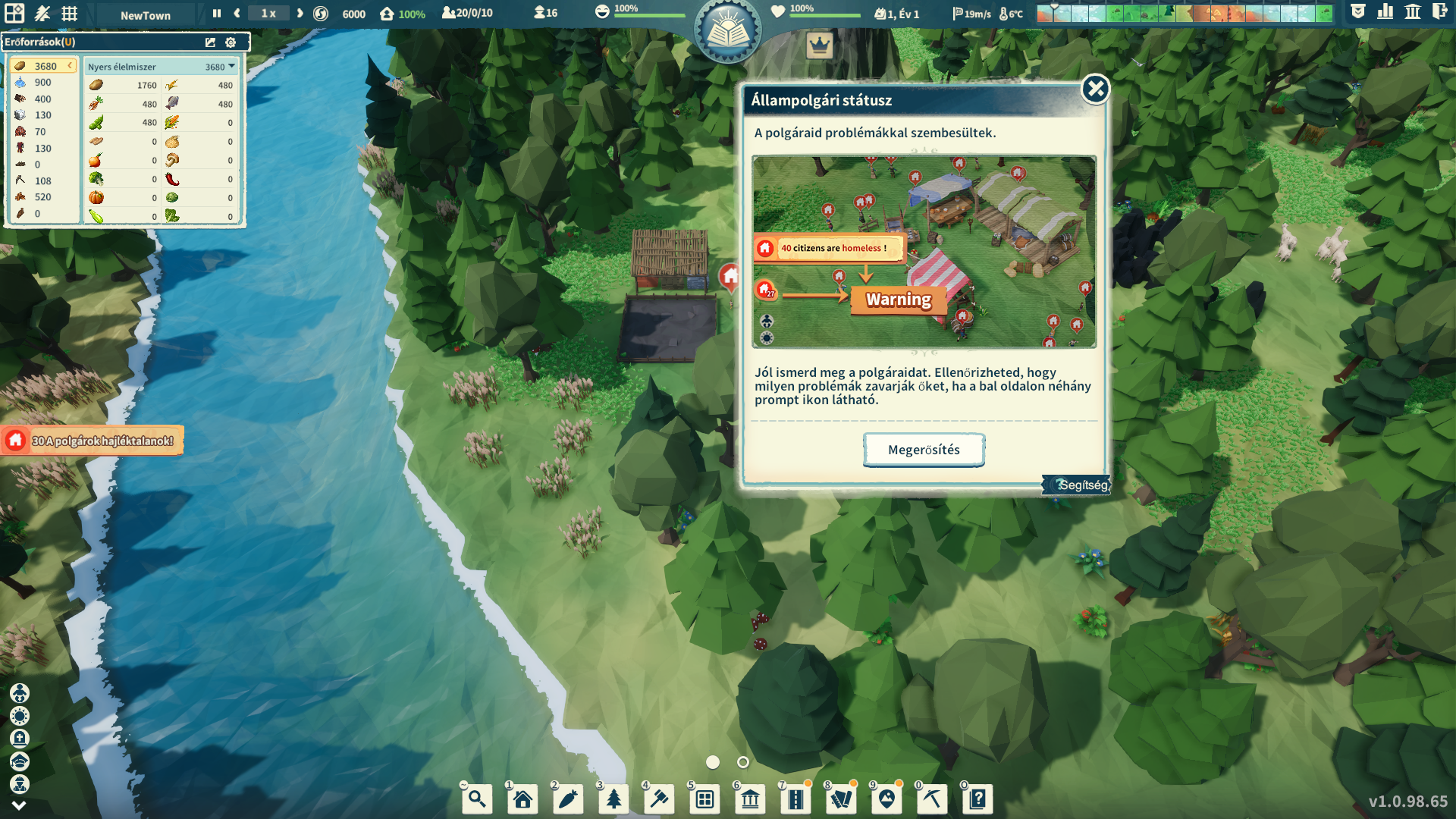This screenshot has height=819, width=1456.
Task: Decrease game speed with left arrow
Action: click(237, 14)
